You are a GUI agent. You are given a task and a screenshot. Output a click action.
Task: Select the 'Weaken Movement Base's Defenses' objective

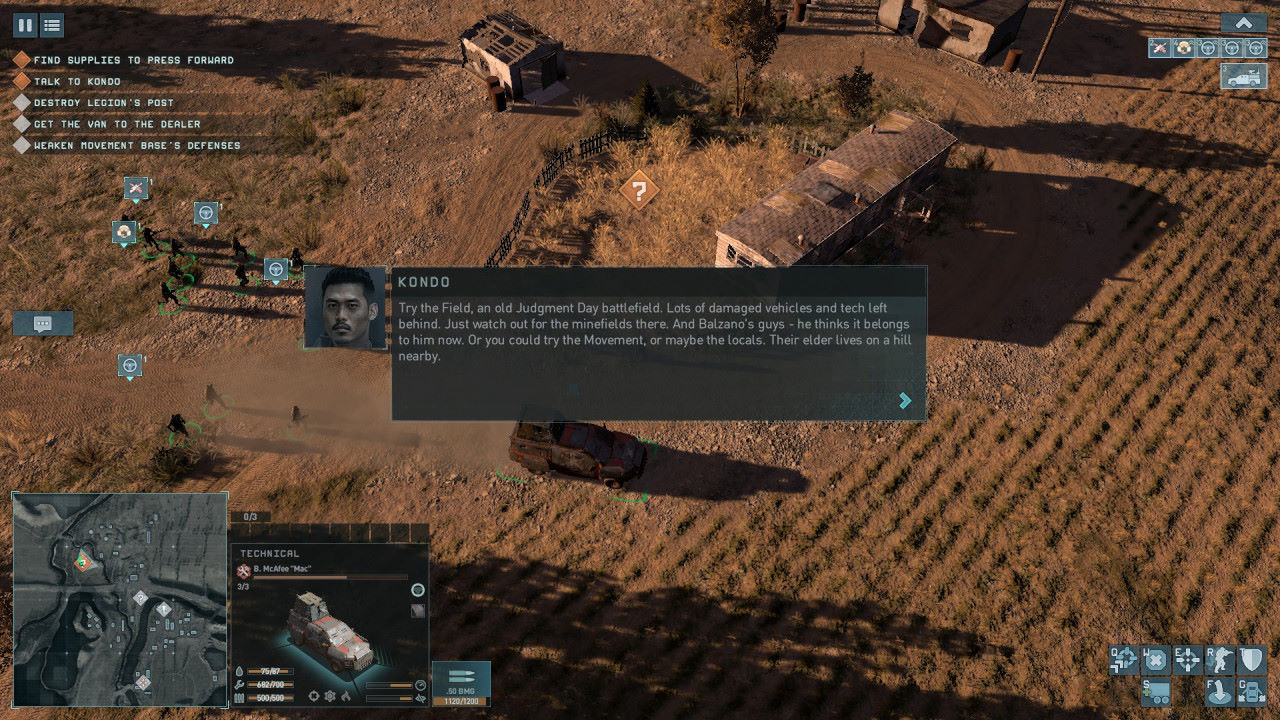pos(137,146)
